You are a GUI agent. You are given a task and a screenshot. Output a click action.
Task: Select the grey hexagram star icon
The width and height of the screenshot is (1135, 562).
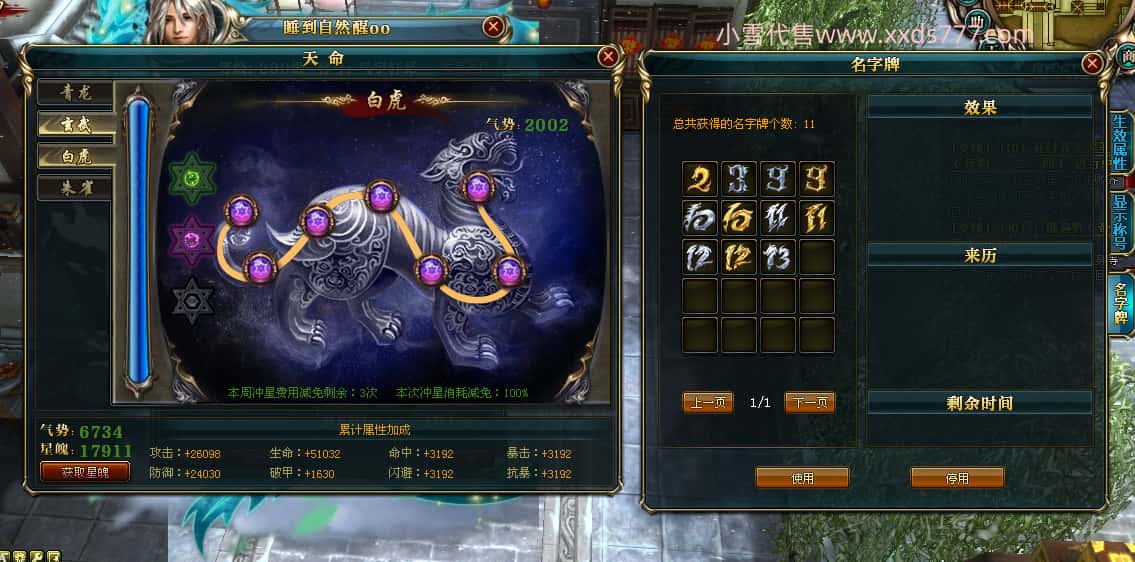[x=191, y=300]
